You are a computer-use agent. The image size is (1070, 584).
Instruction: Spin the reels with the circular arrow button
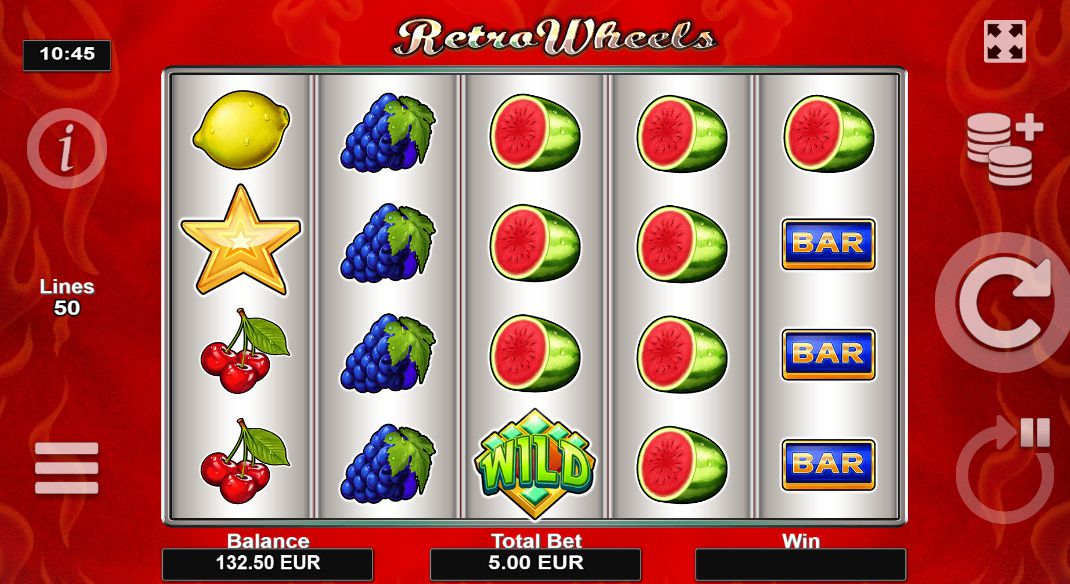(1002, 302)
